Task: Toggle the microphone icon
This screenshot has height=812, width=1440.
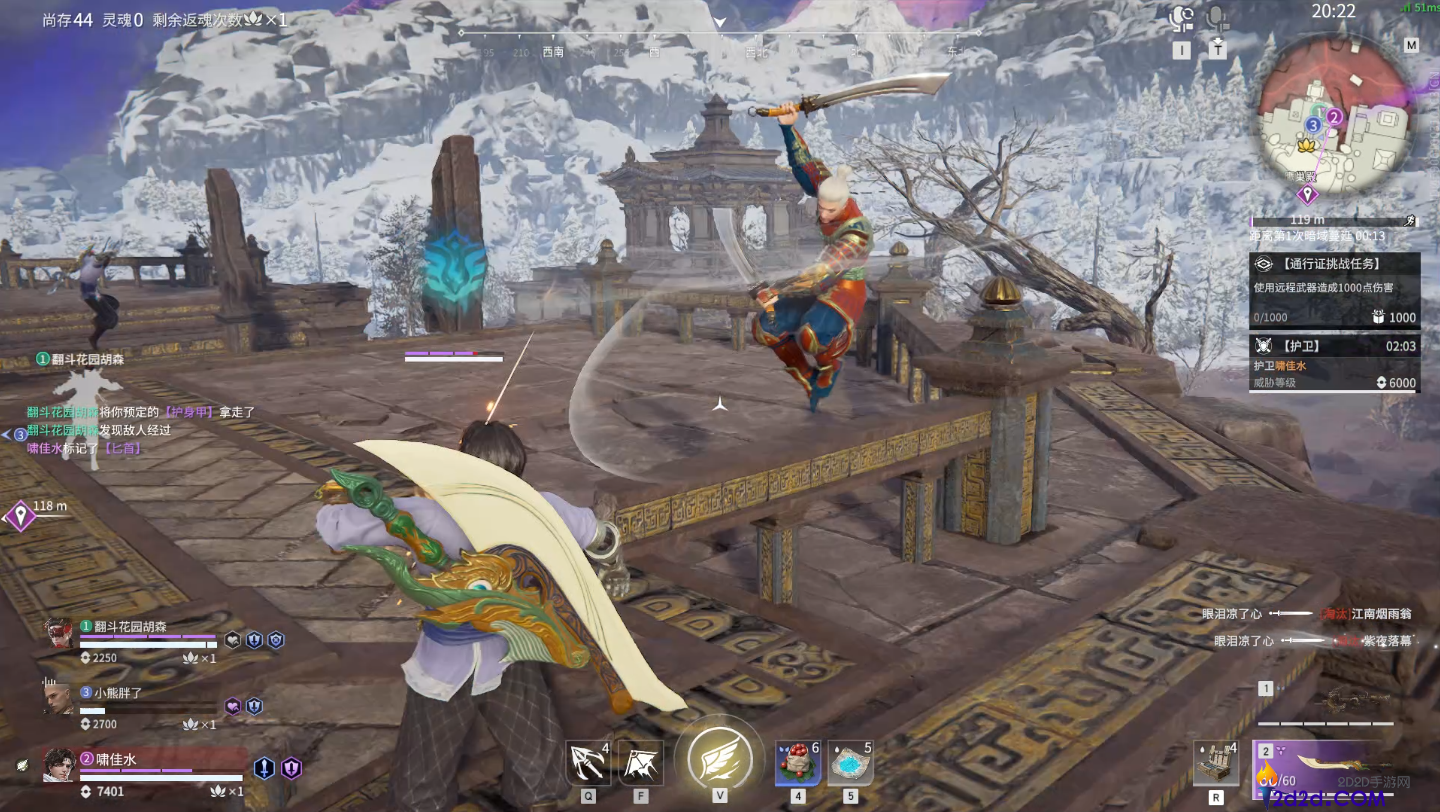Action: (1217, 20)
